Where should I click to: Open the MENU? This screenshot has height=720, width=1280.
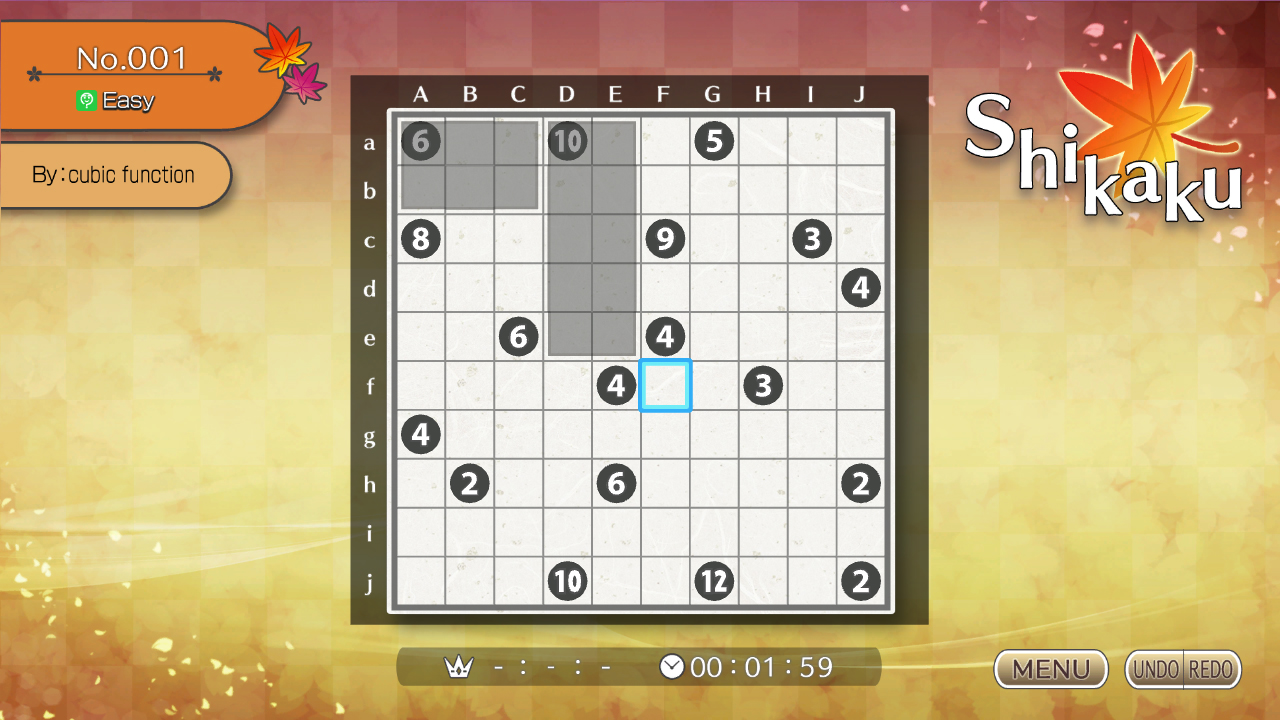coord(1050,669)
